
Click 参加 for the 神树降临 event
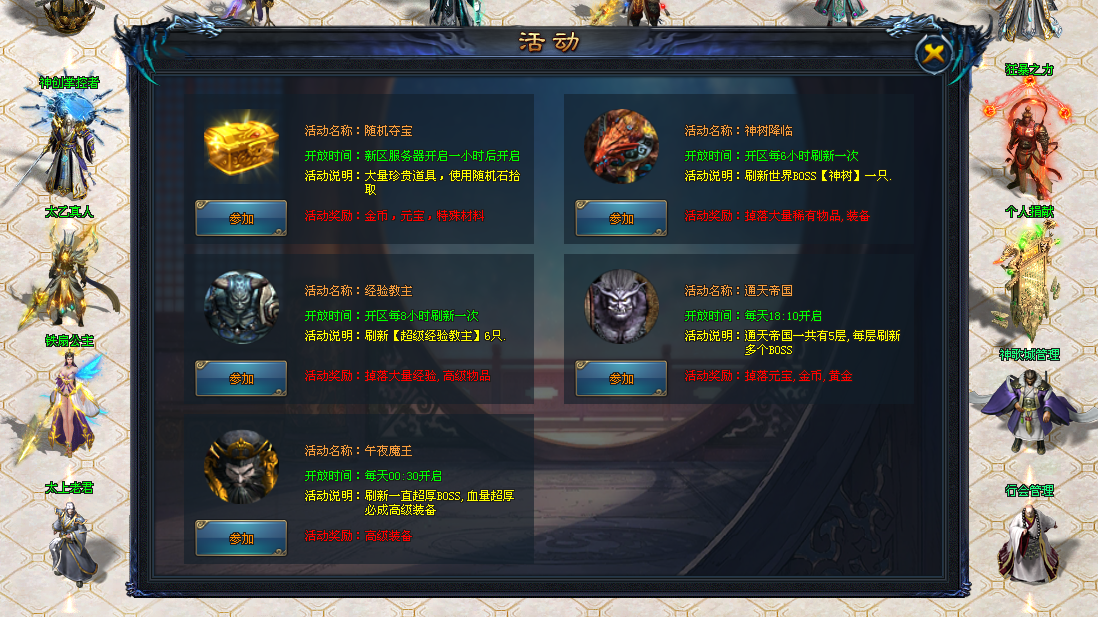pyautogui.click(x=621, y=218)
